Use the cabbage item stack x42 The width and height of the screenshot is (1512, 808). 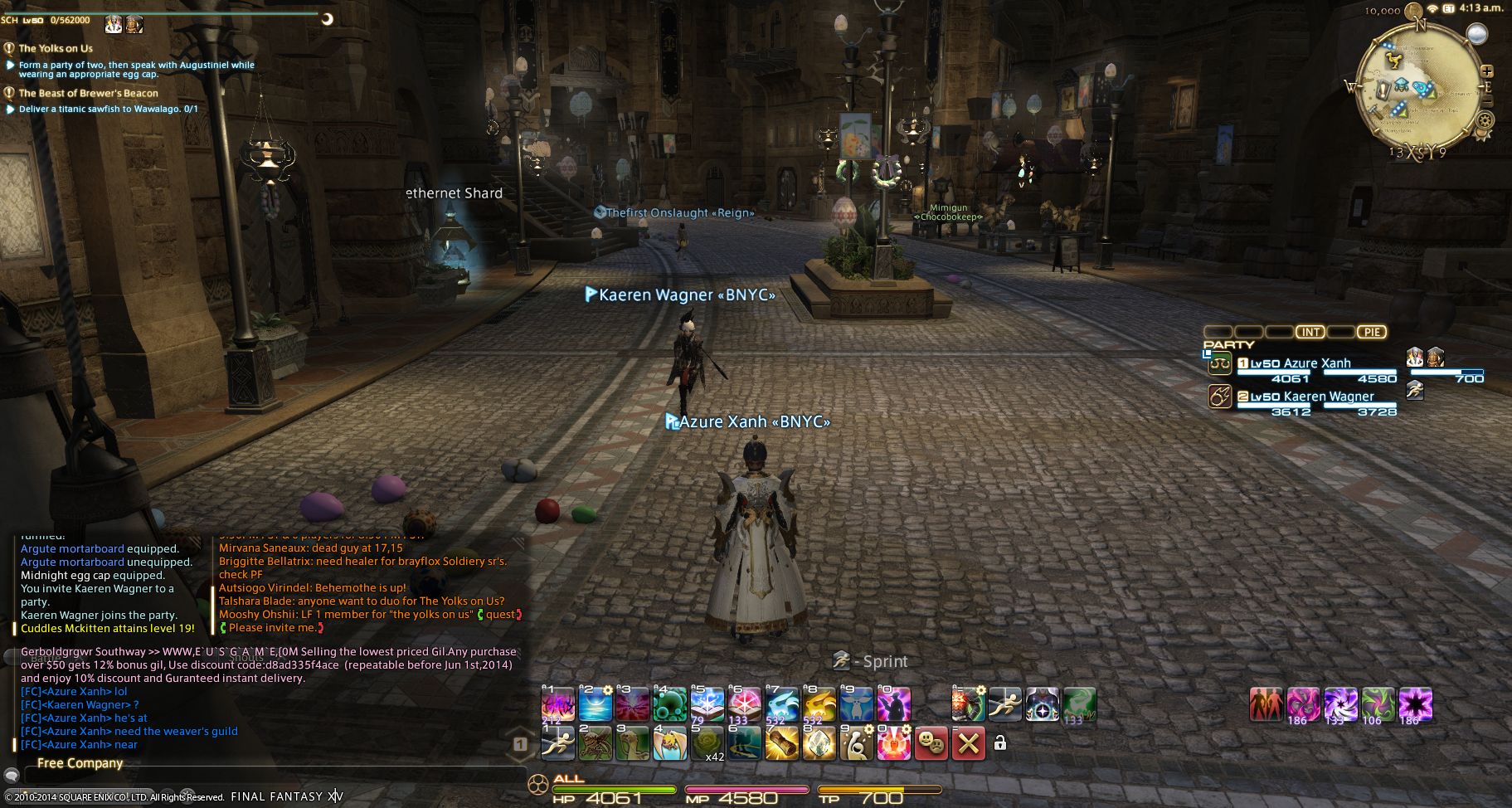coord(707,743)
